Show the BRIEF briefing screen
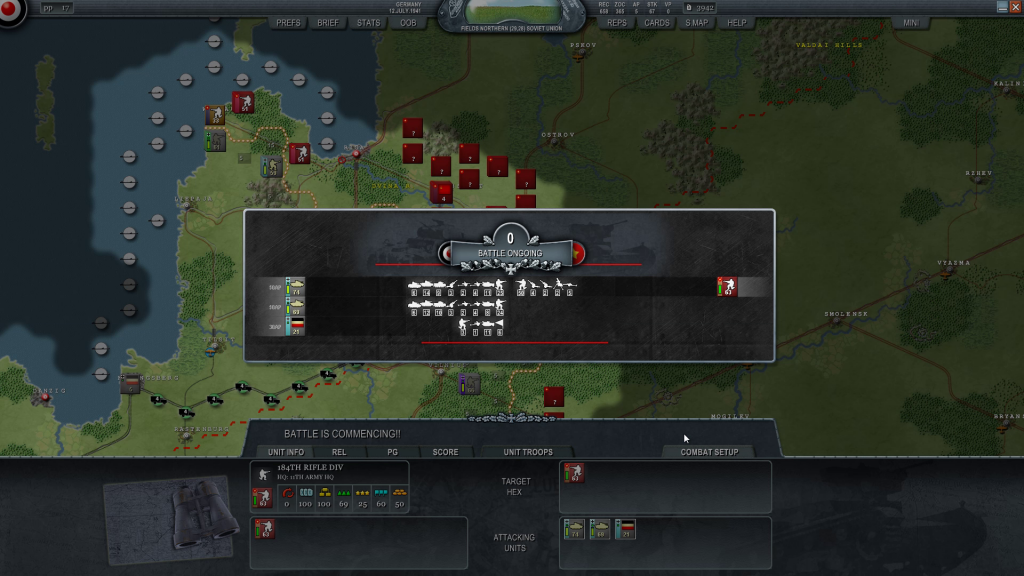Image resolution: width=1024 pixels, height=576 pixels. [328, 22]
